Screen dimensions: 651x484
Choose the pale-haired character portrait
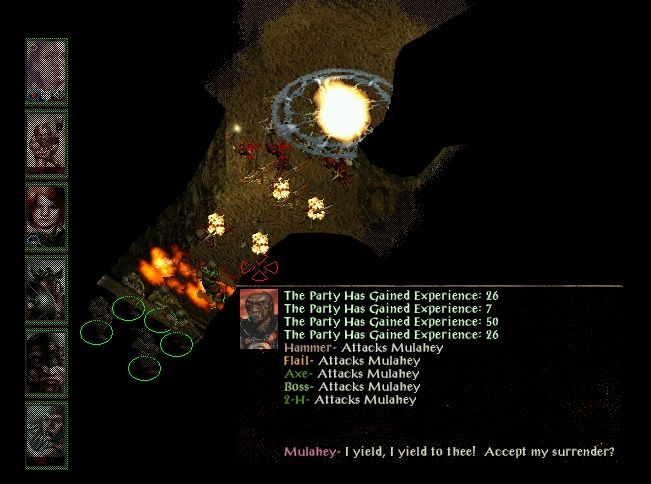pyautogui.click(x=46, y=68)
